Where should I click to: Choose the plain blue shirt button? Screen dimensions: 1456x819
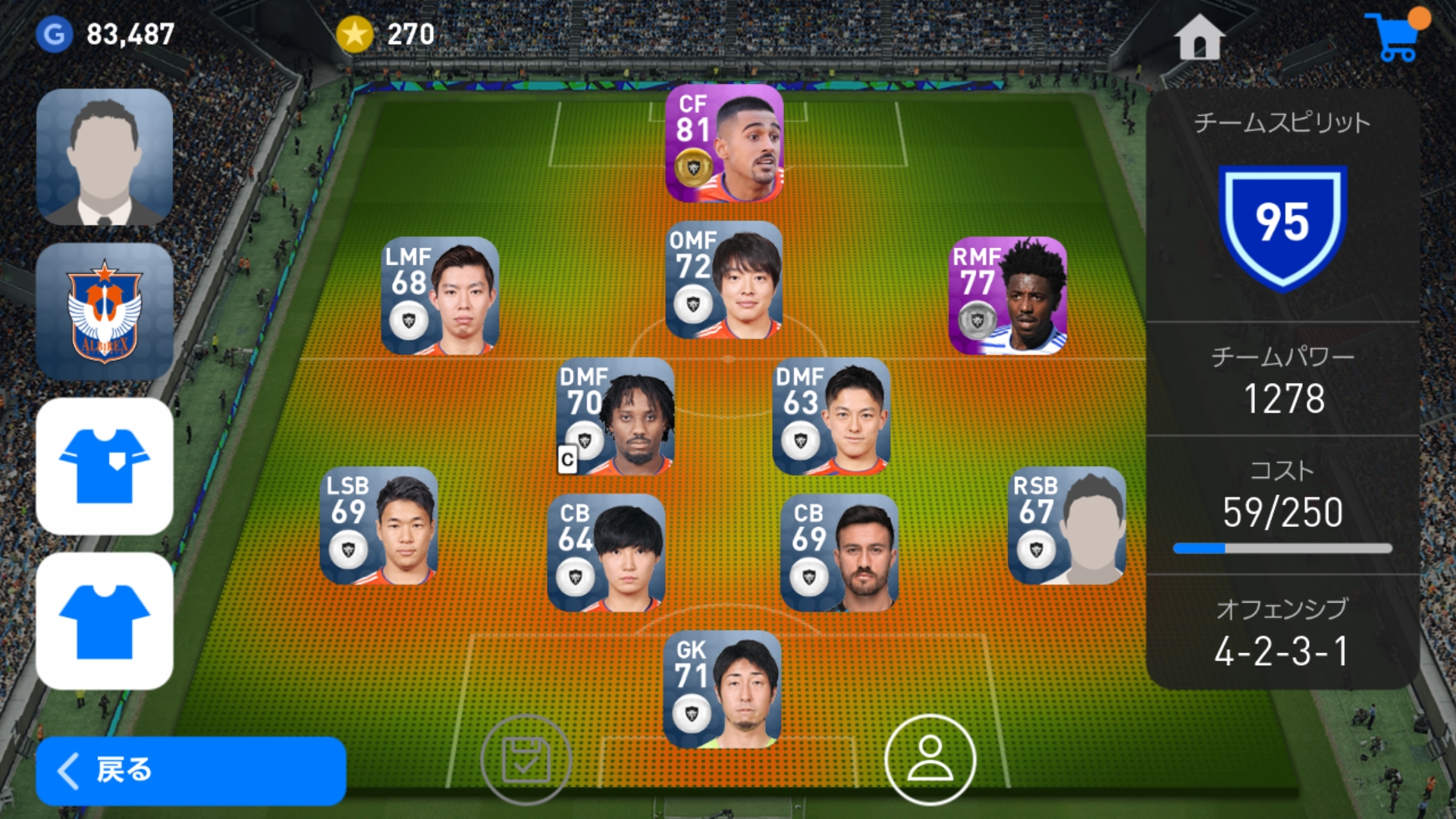point(105,620)
